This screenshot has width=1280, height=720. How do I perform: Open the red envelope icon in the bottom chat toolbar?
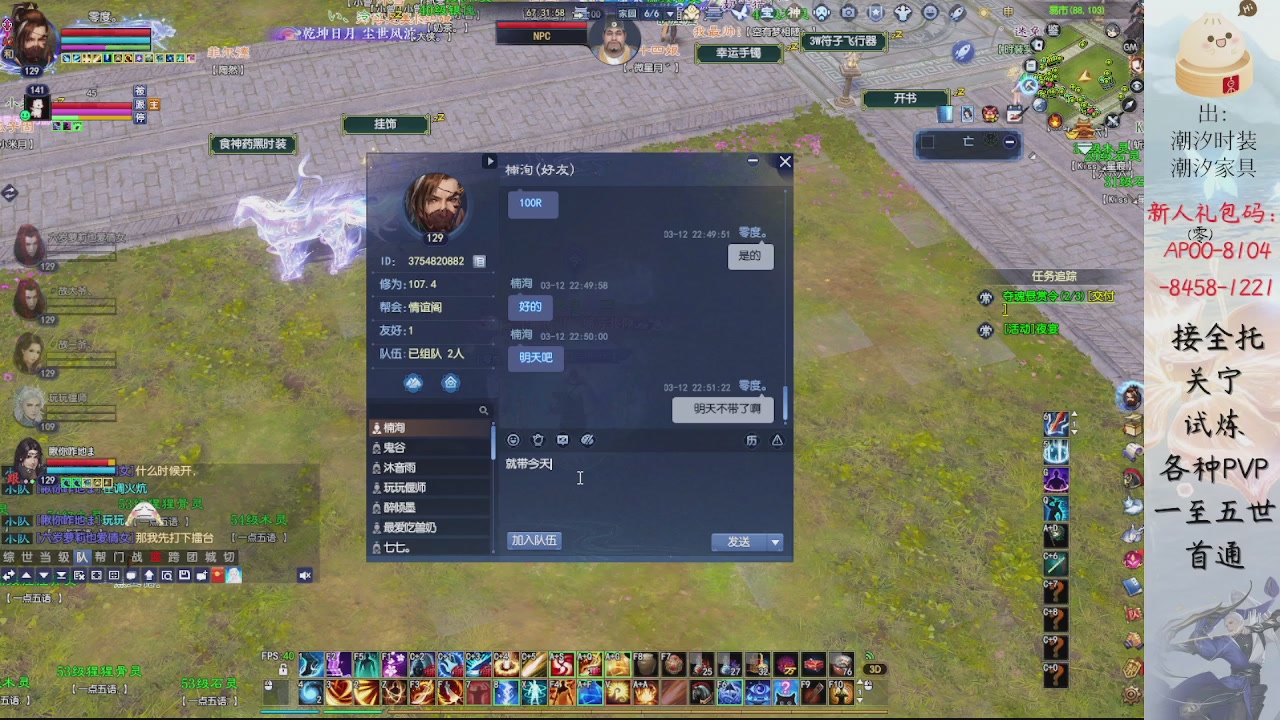tap(217, 575)
